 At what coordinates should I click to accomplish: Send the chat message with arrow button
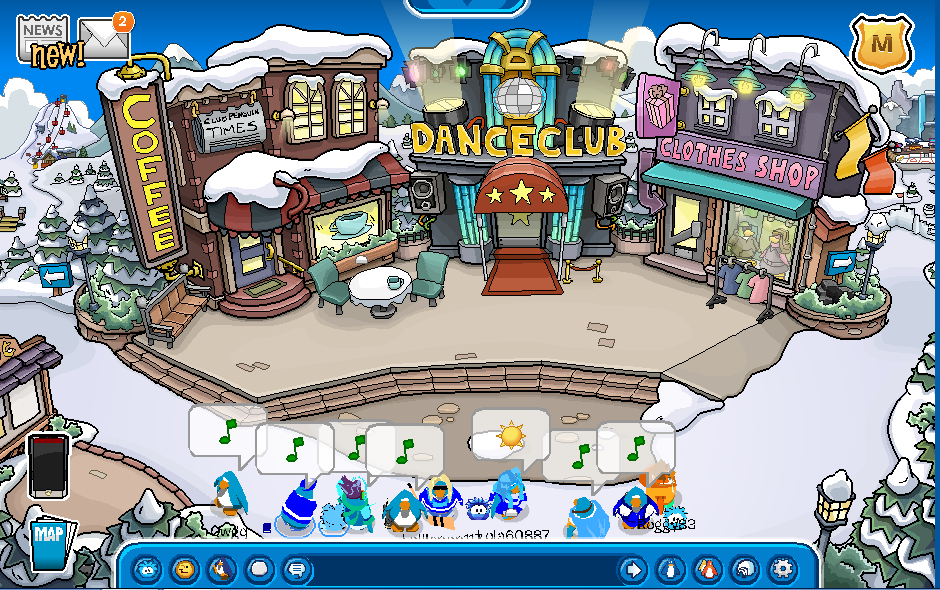click(x=632, y=570)
